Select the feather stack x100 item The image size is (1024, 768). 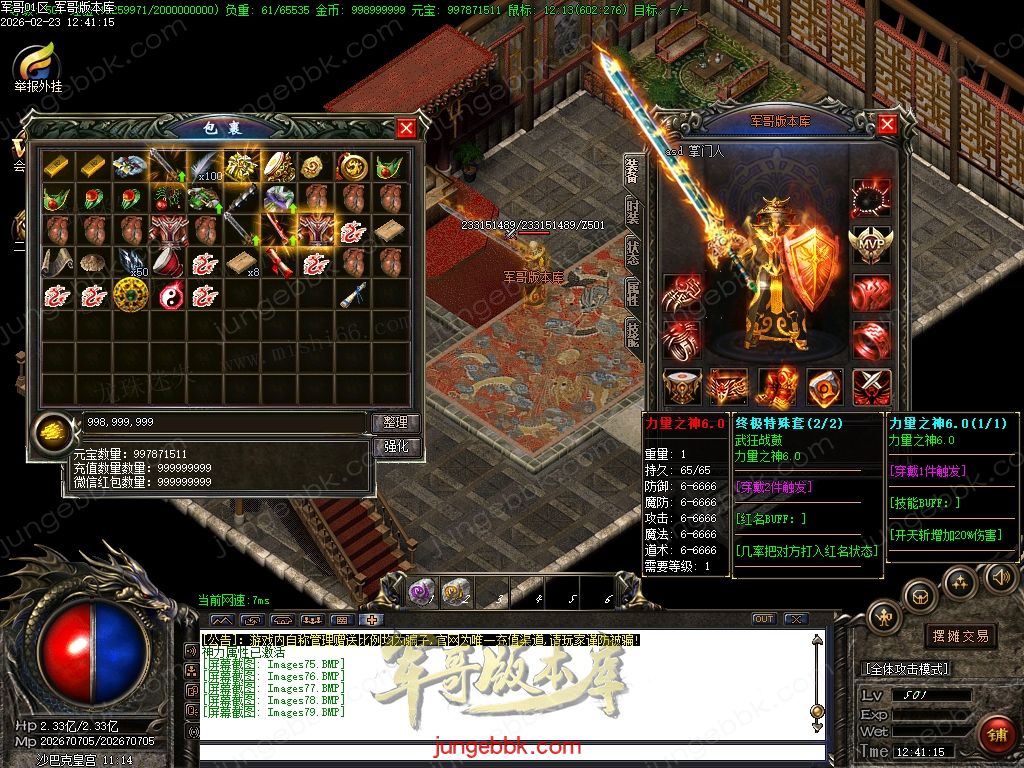pyautogui.click(x=204, y=166)
